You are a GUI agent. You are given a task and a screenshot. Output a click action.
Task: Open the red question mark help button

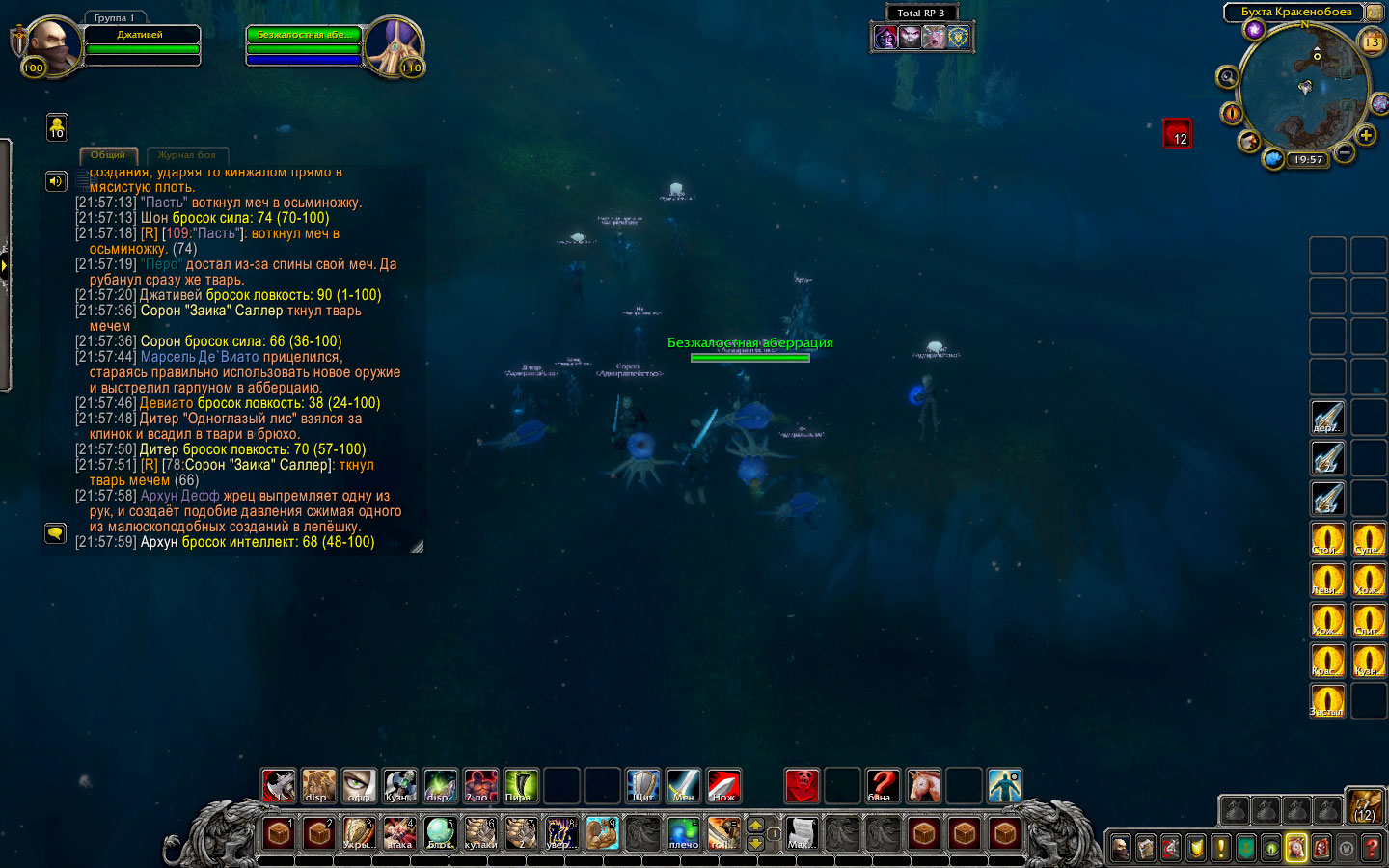pyautogui.click(x=1372, y=848)
